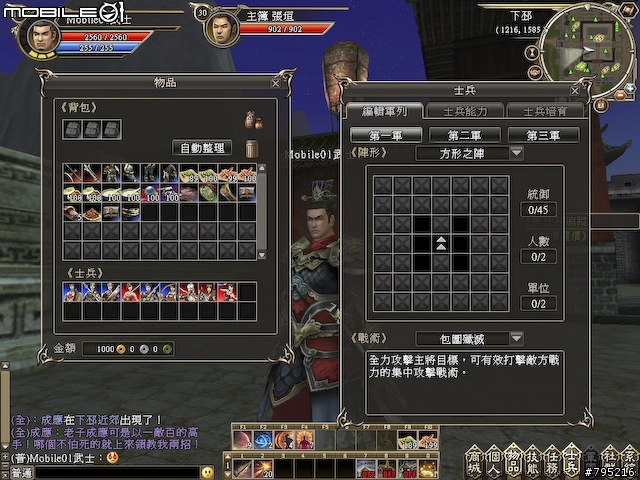Viewport: 640px width, 480px height.
Task: Open the 技能 skills menu button
Action: (x=531, y=461)
